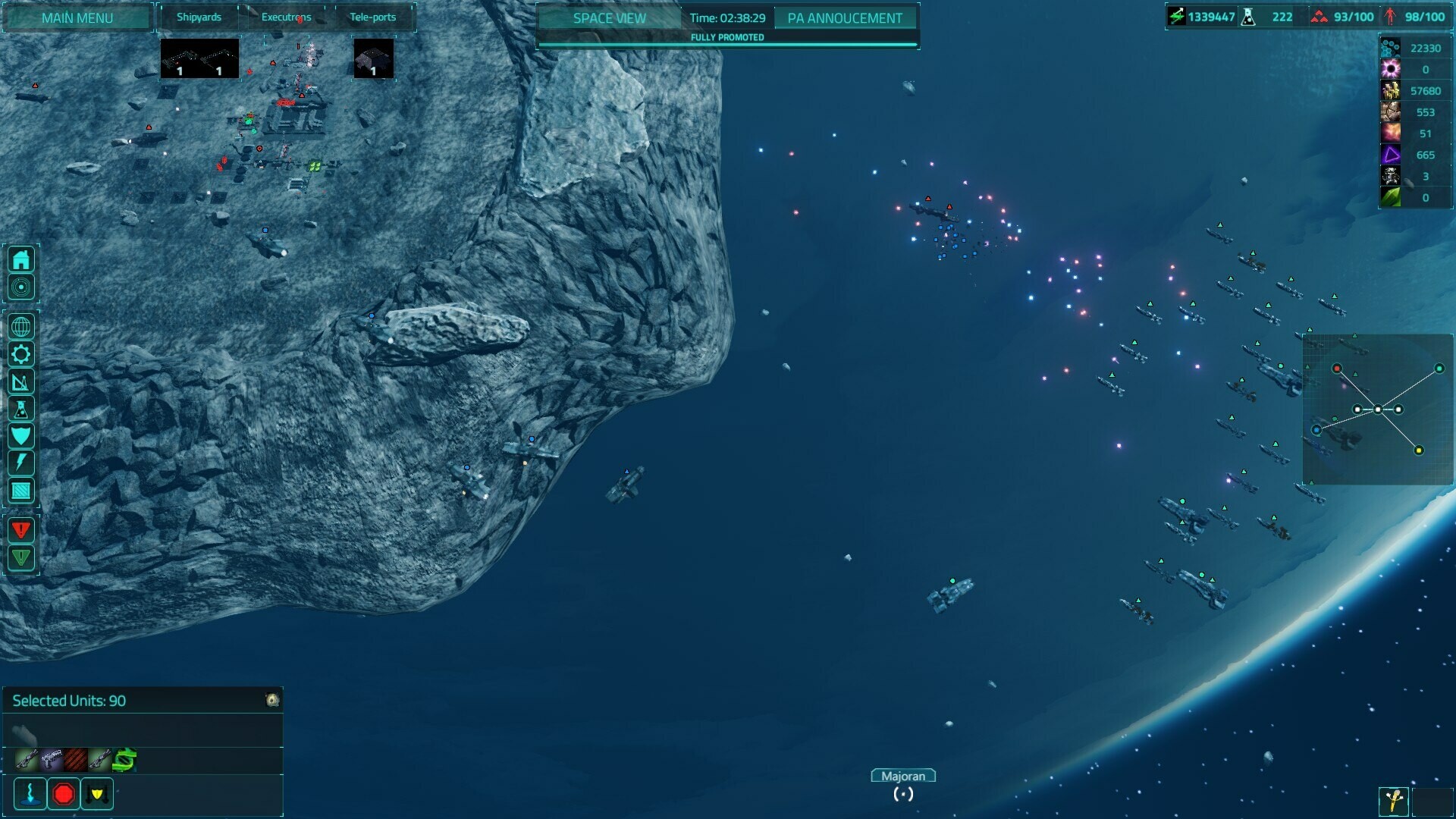This screenshot has height=819, width=1456.
Task: Open the shield defense icon
Action: (x=21, y=436)
